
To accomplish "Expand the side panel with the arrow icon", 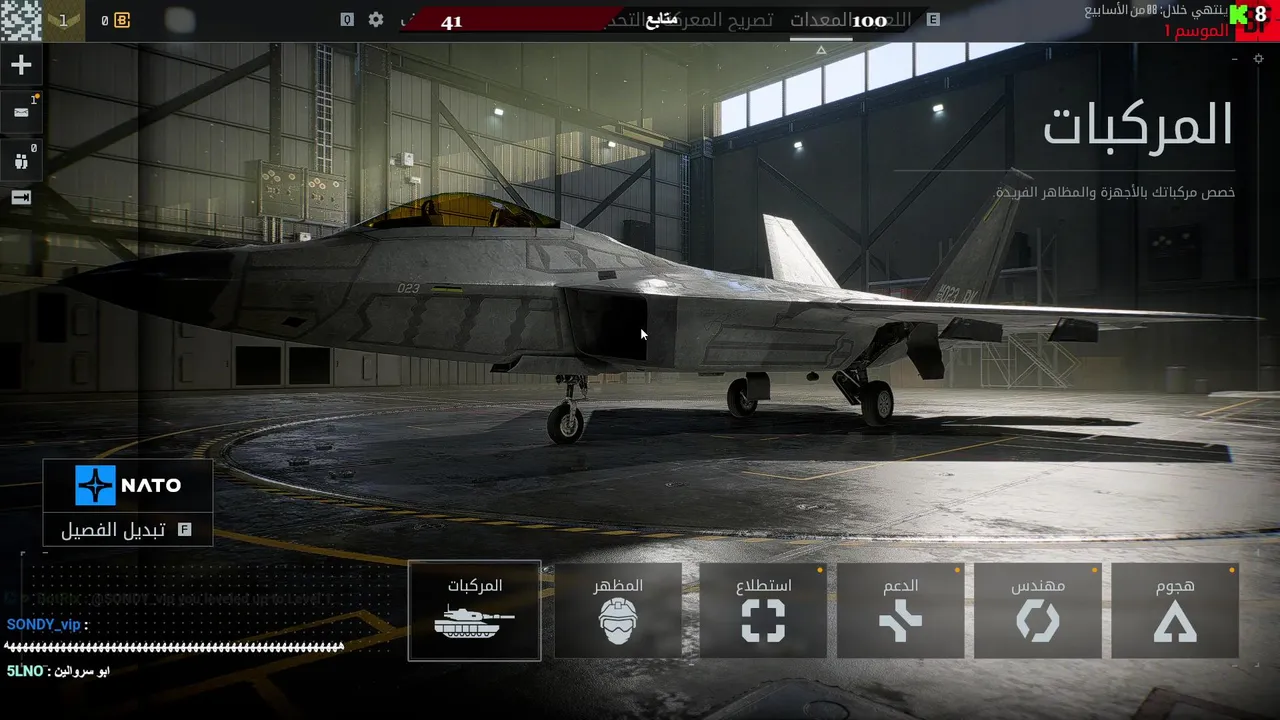I will point(21,198).
